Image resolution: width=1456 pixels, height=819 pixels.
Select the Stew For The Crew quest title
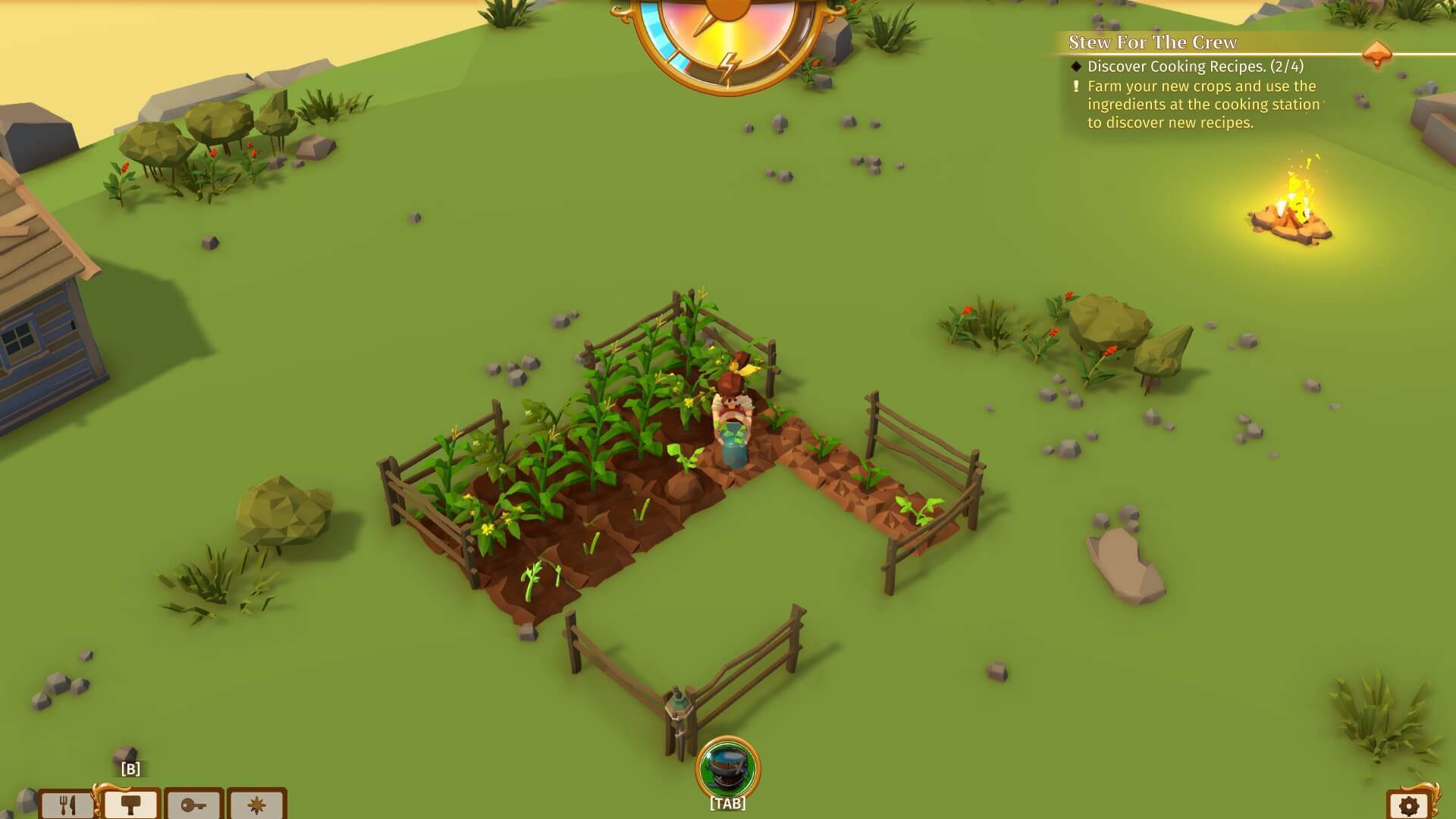[x=1152, y=42]
